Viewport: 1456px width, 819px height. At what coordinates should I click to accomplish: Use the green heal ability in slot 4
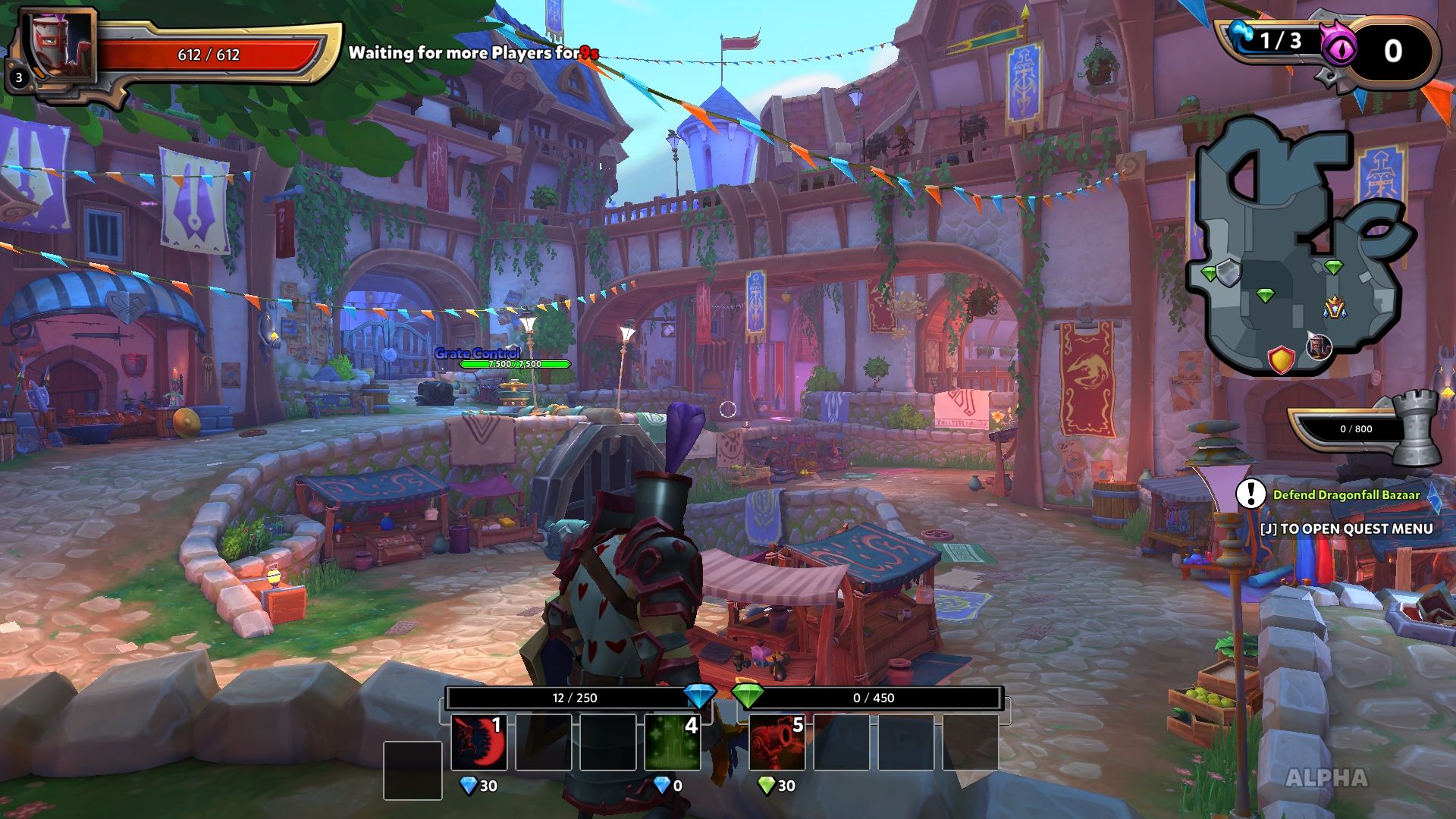coord(672,742)
